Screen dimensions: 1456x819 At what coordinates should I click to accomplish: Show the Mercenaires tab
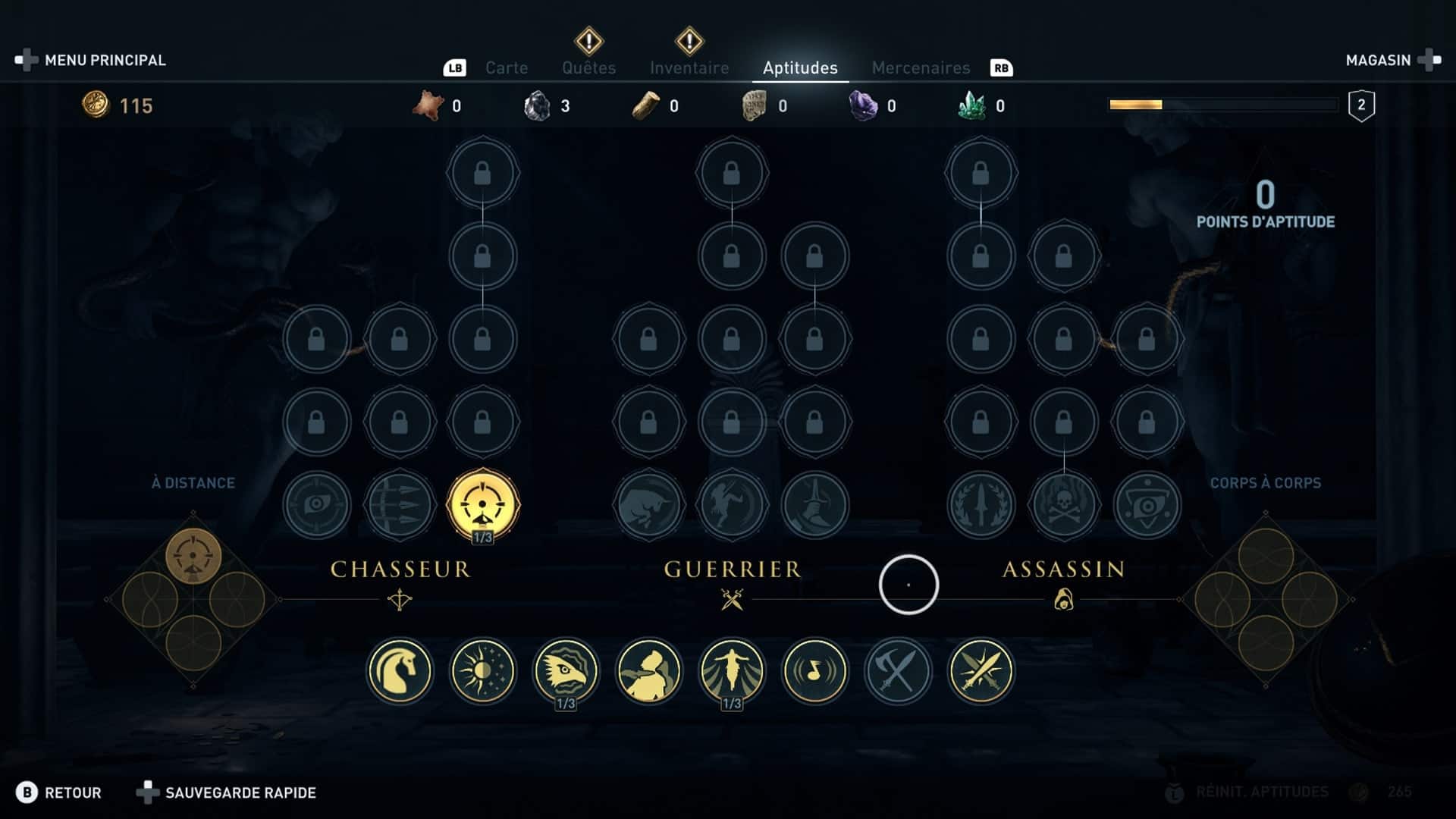(x=921, y=68)
